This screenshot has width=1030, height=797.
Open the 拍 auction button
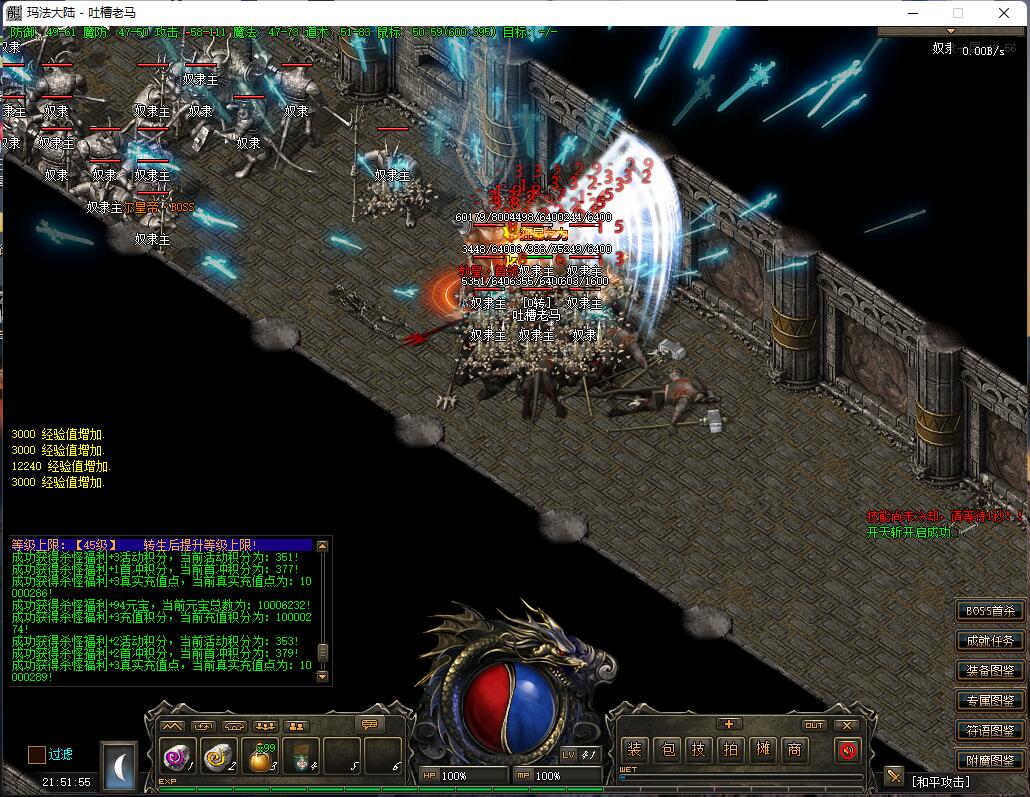731,750
